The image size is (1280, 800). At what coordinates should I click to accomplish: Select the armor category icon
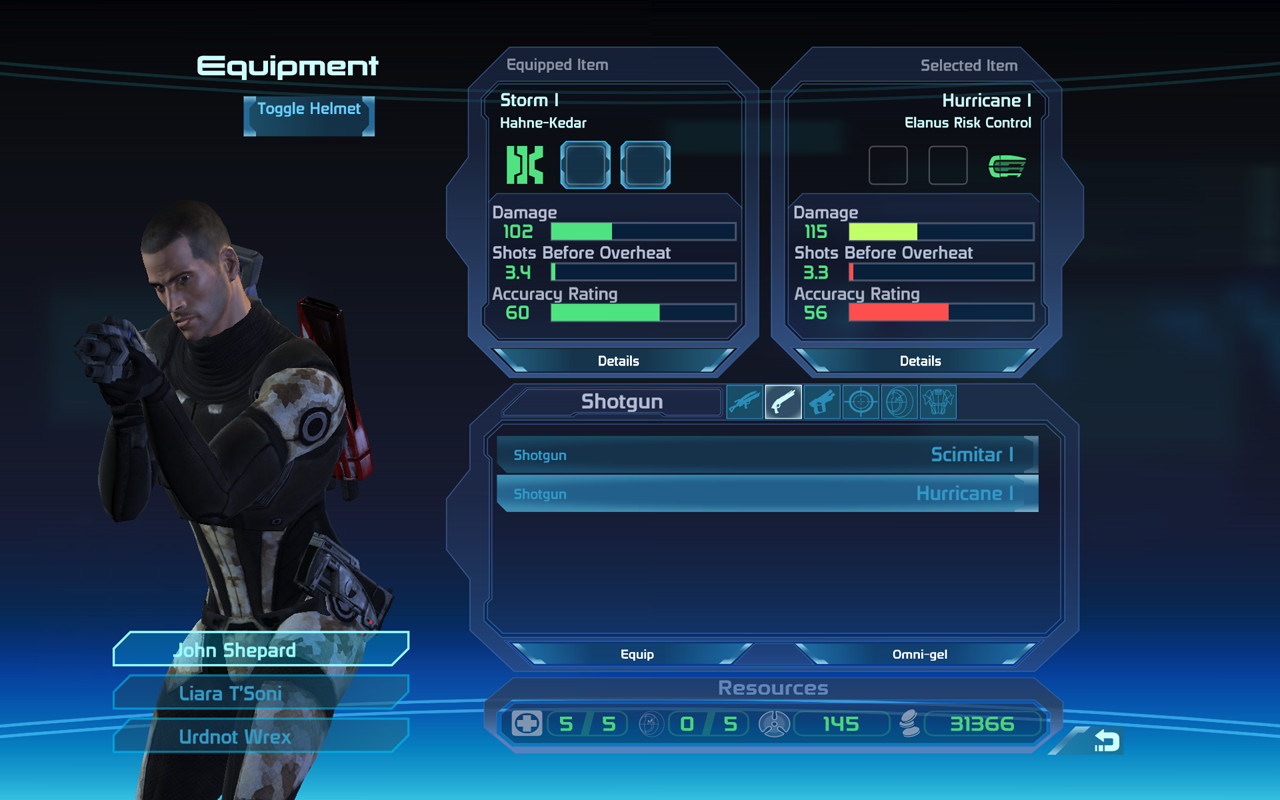[x=937, y=401]
